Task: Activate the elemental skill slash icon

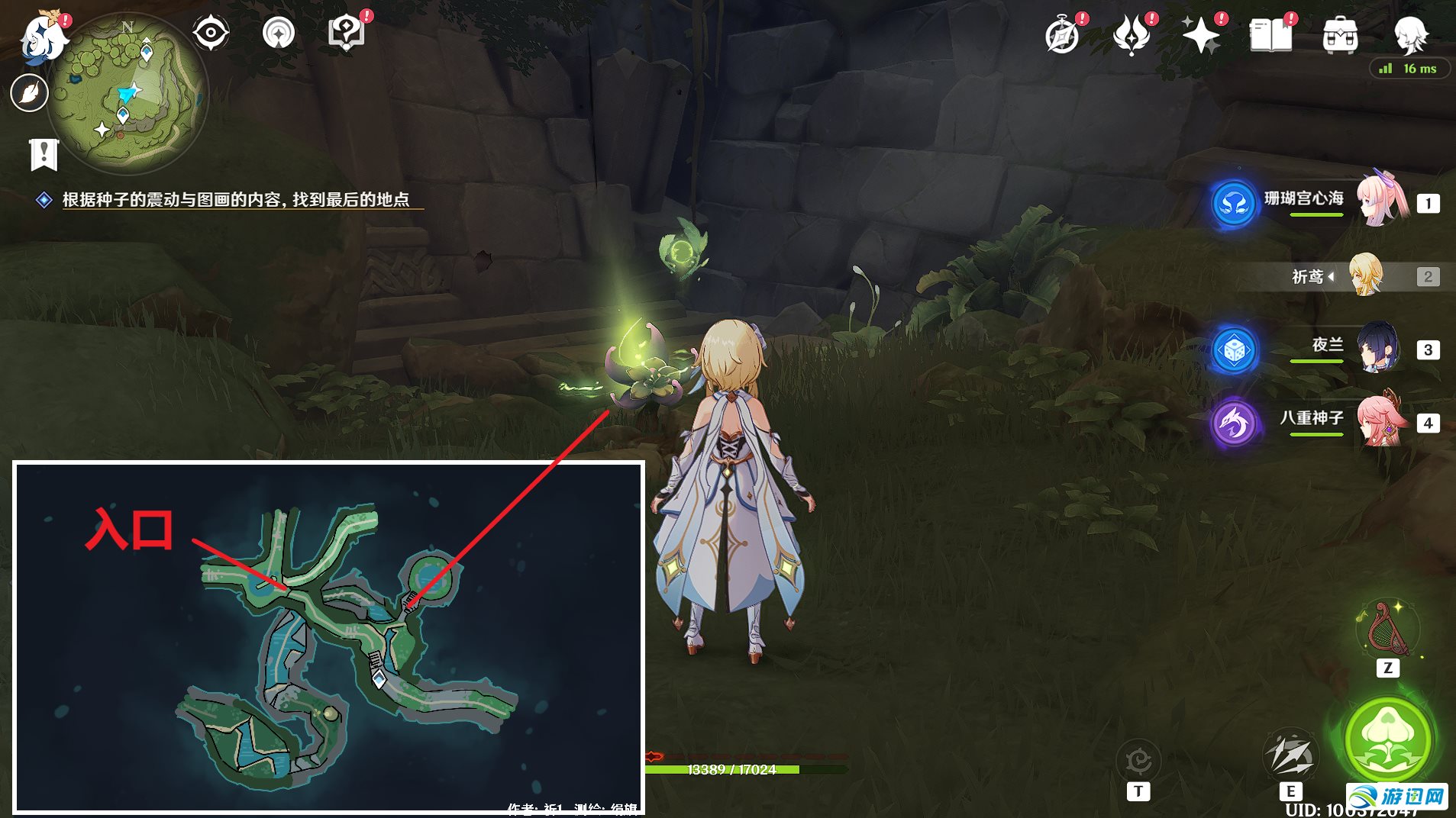Action: [1290, 755]
